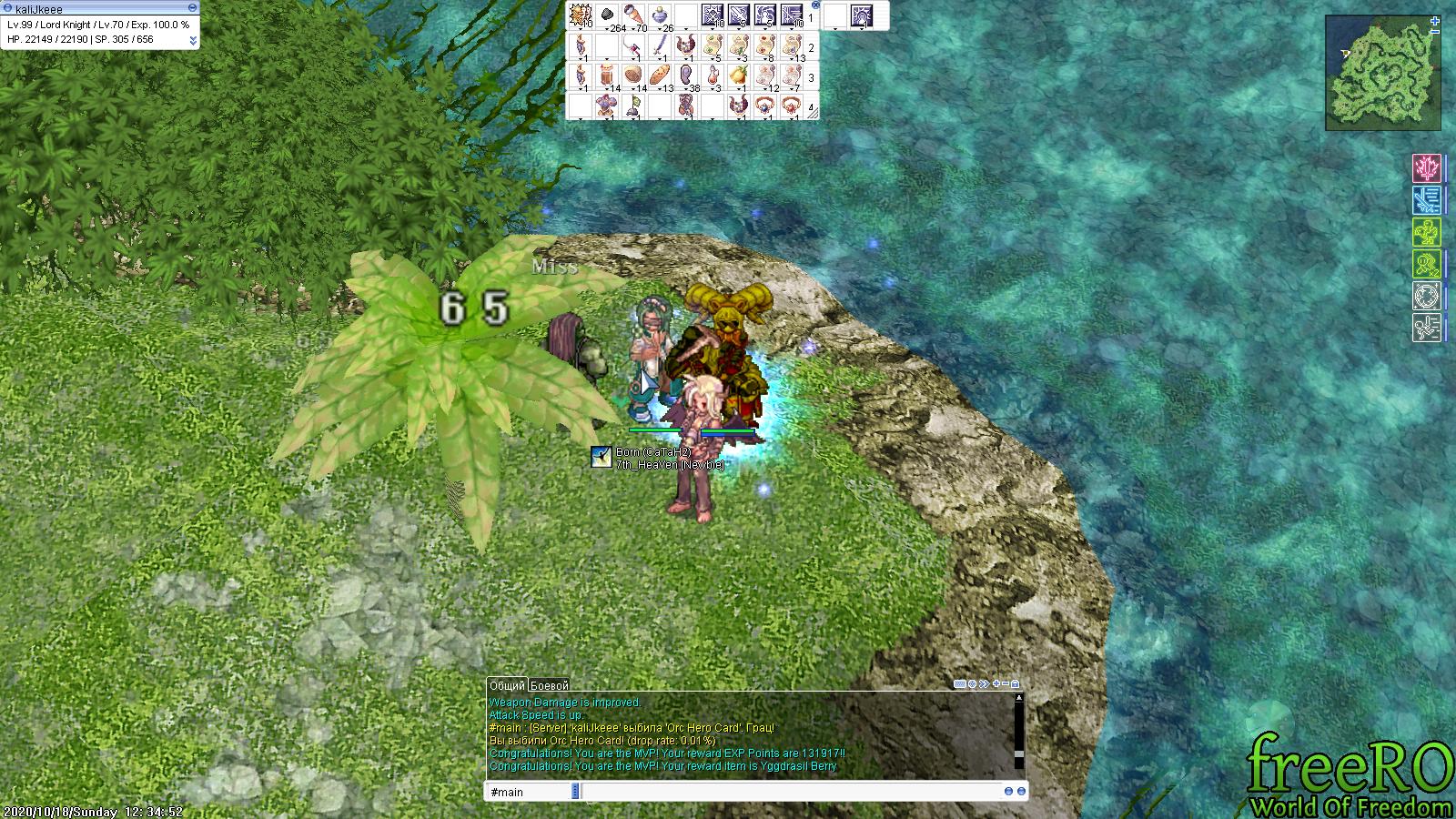Select the red gem ring hotbar slot

[791, 105]
